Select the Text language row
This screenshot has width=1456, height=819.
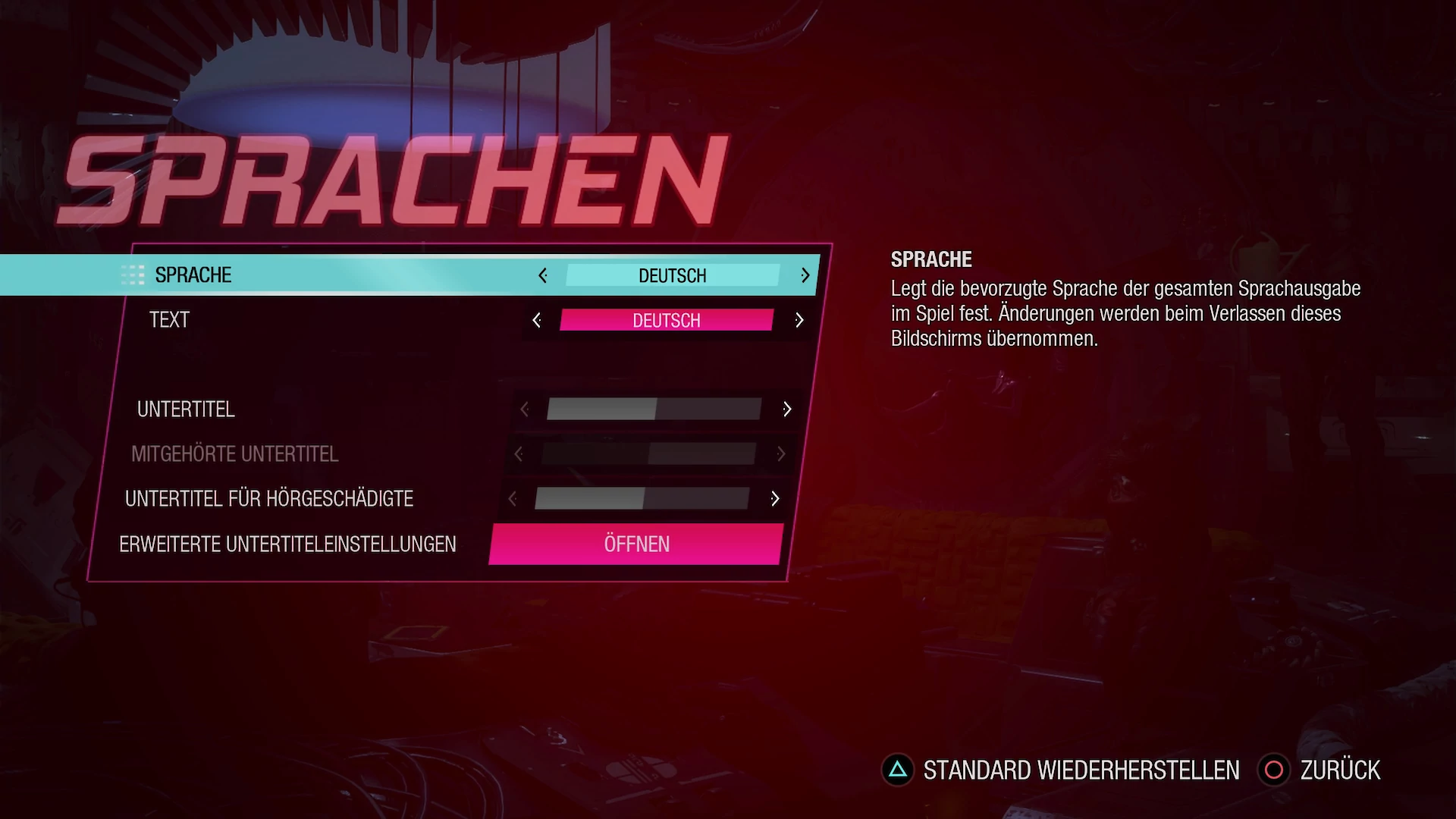coord(169,320)
